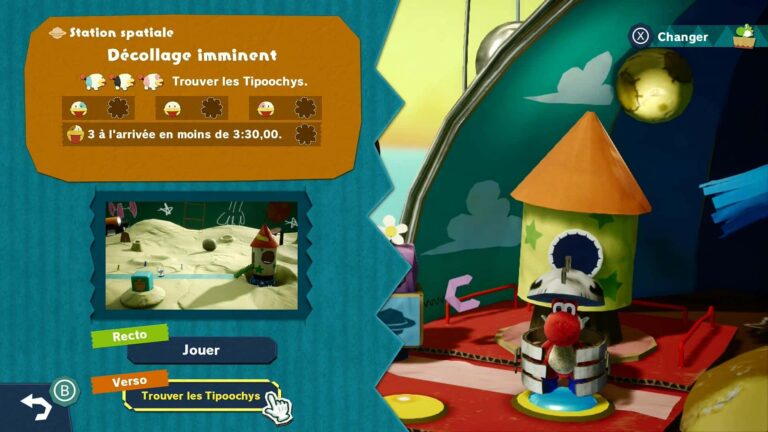Choose Changer to swap costume
The width and height of the screenshot is (768, 432).
[682, 37]
